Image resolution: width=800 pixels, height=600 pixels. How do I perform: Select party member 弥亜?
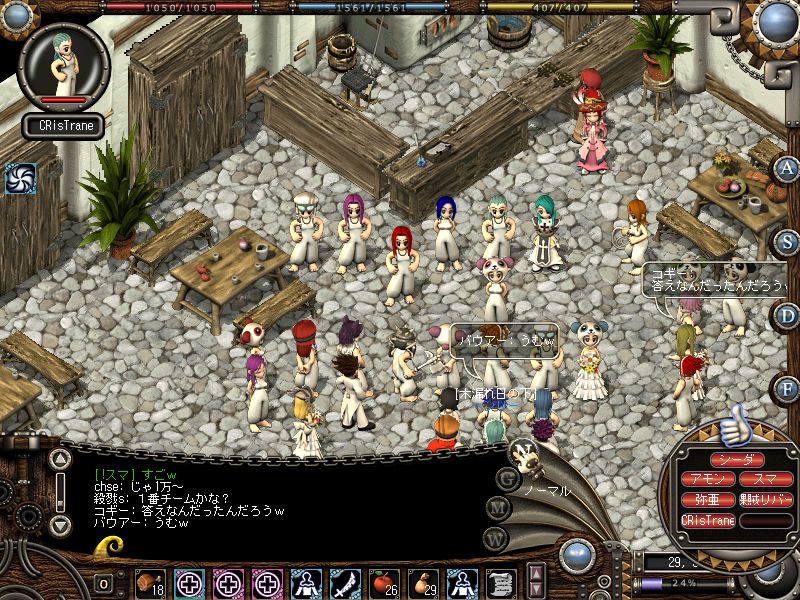[708, 500]
